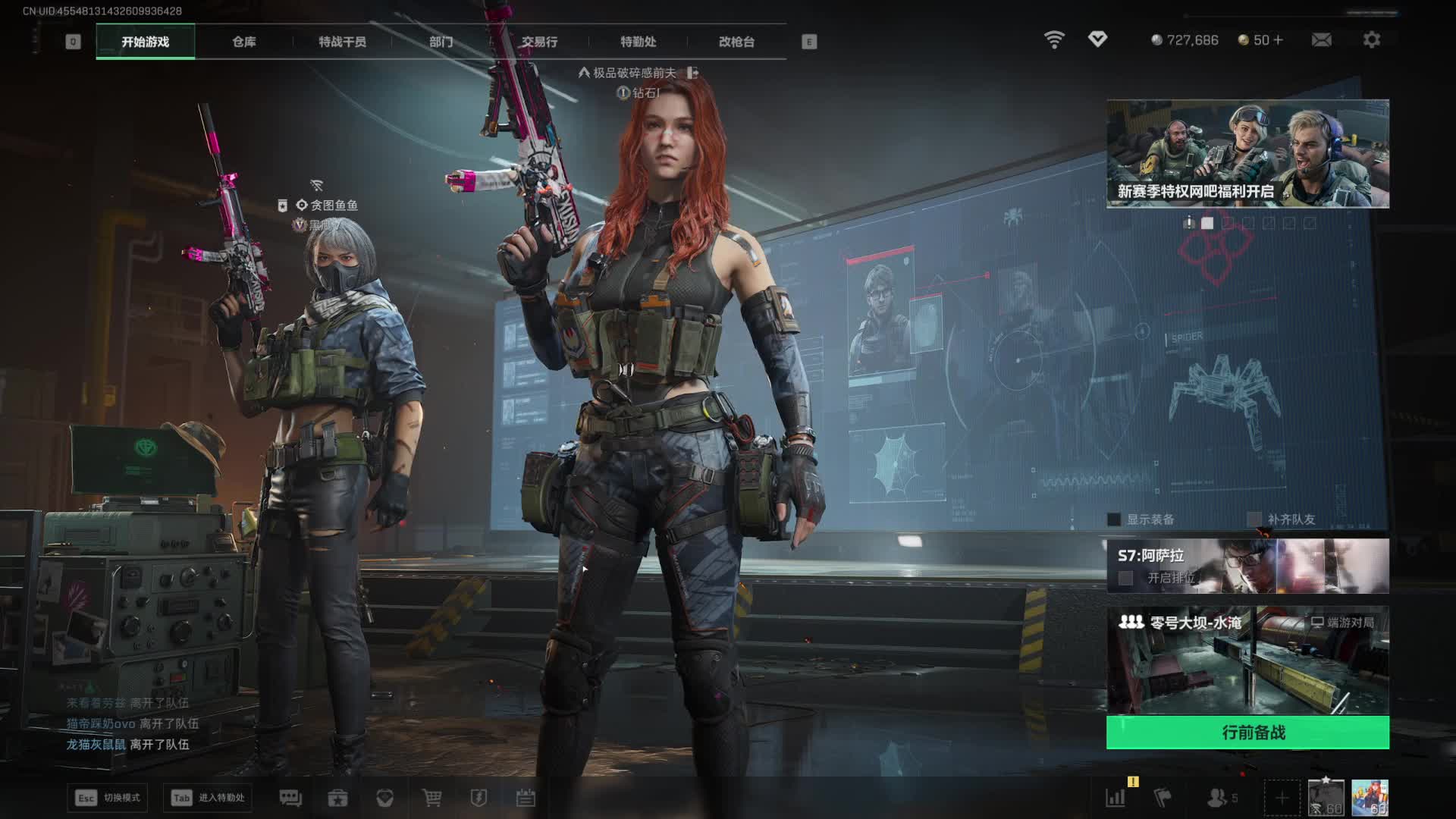Select the 部门 tab
Image resolution: width=1456 pixels, height=819 pixels.
(x=441, y=42)
